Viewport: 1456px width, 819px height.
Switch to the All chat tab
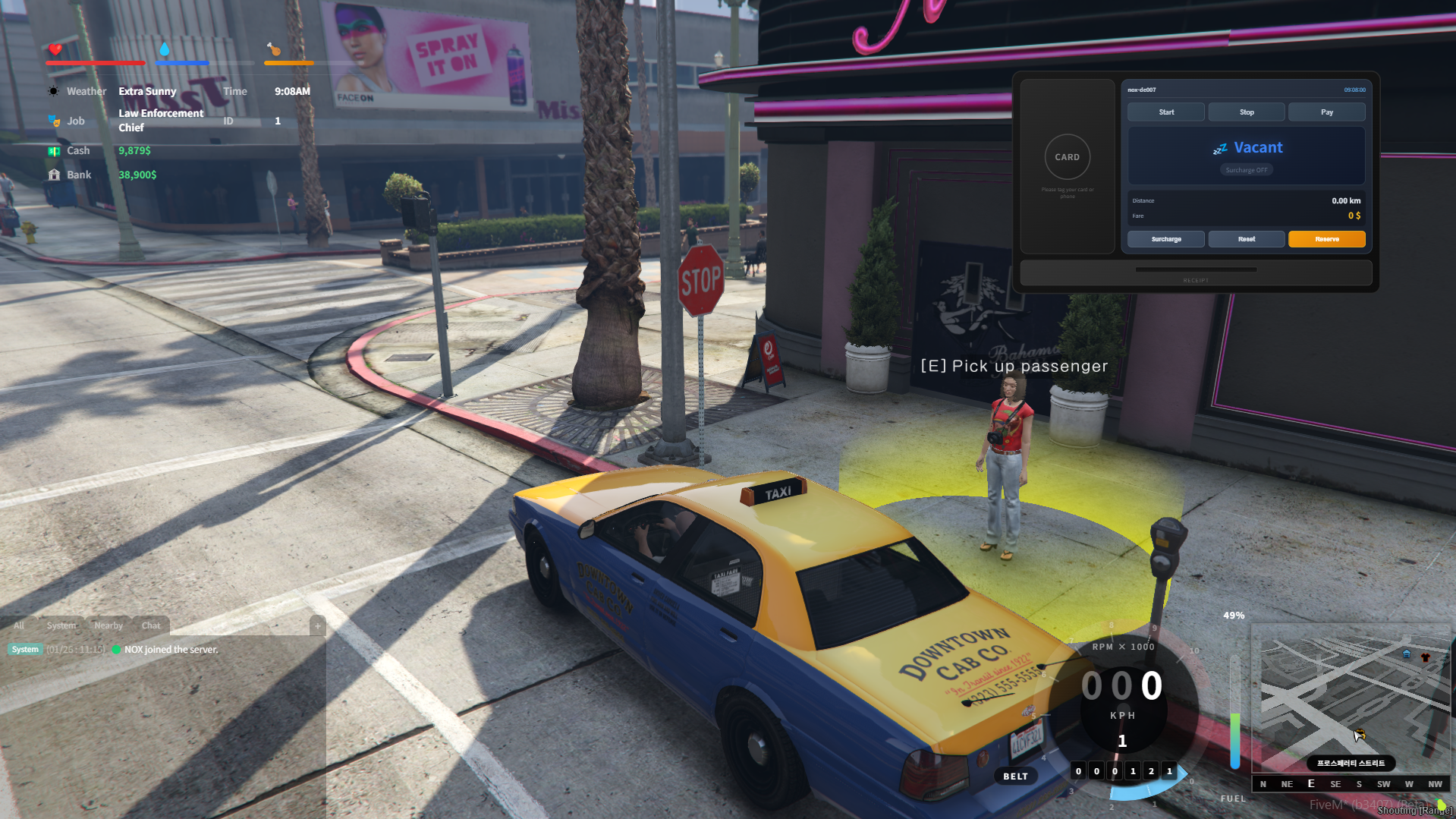(x=19, y=625)
